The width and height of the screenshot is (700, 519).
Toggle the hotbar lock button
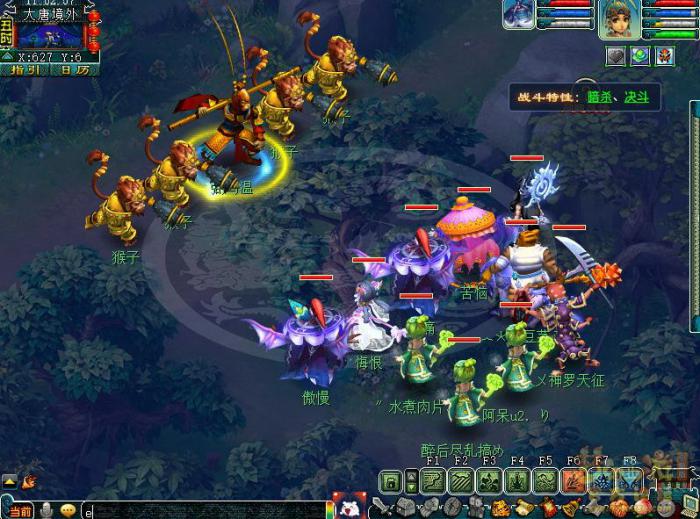click(x=391, y=482)
